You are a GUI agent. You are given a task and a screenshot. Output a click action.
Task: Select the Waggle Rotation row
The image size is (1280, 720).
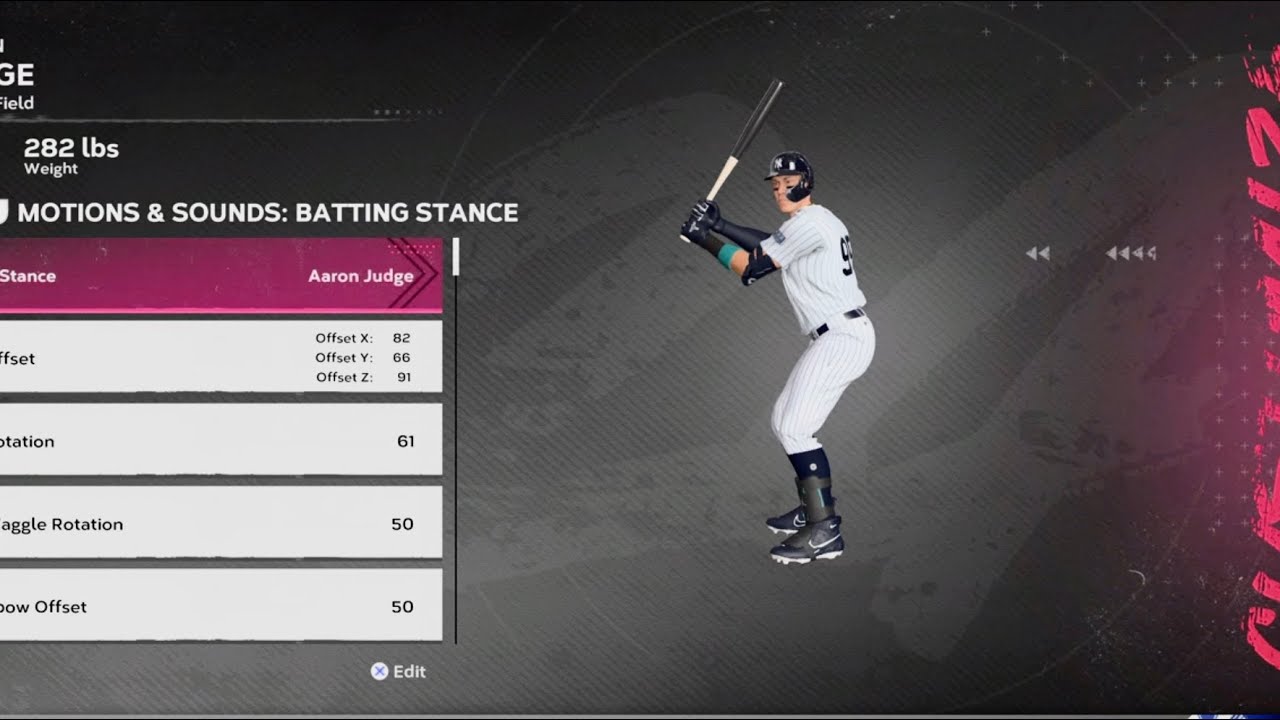[220, 523]
